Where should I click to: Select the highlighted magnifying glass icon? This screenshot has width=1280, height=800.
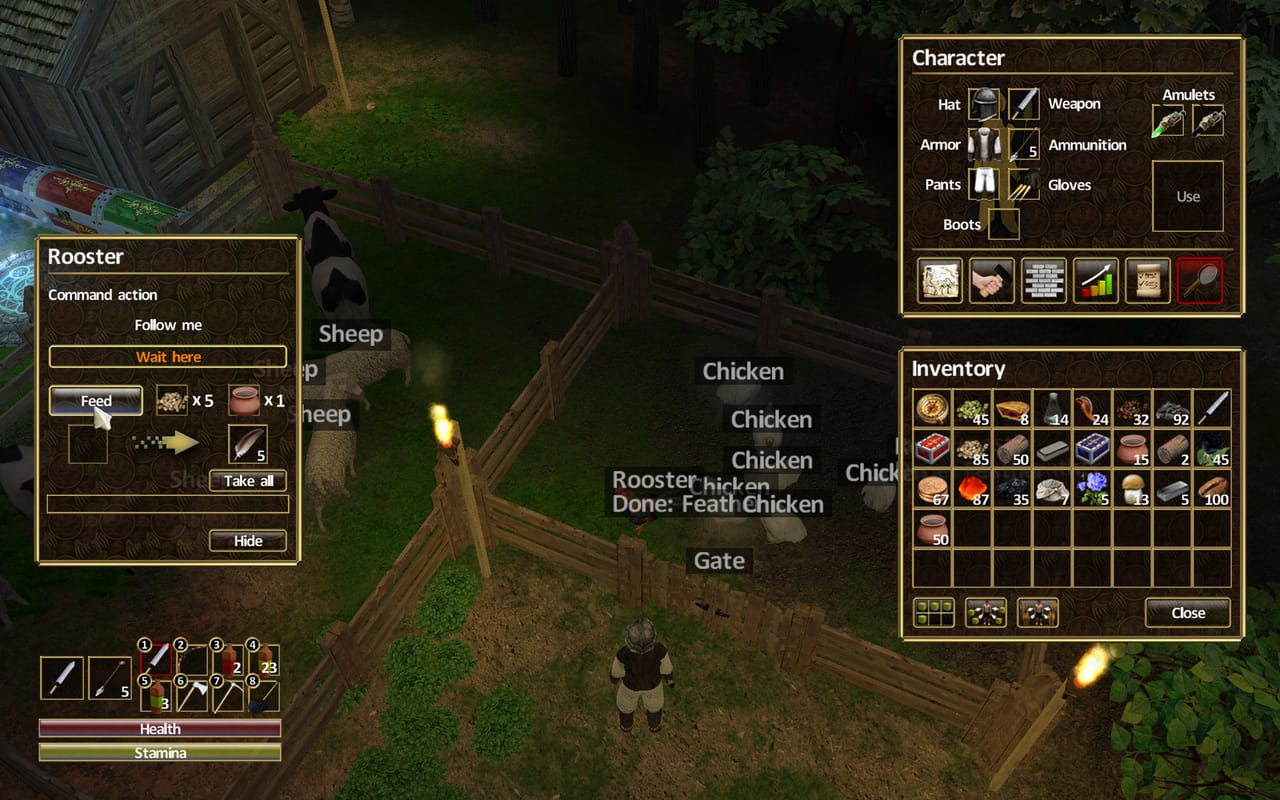coord(1199,281)
